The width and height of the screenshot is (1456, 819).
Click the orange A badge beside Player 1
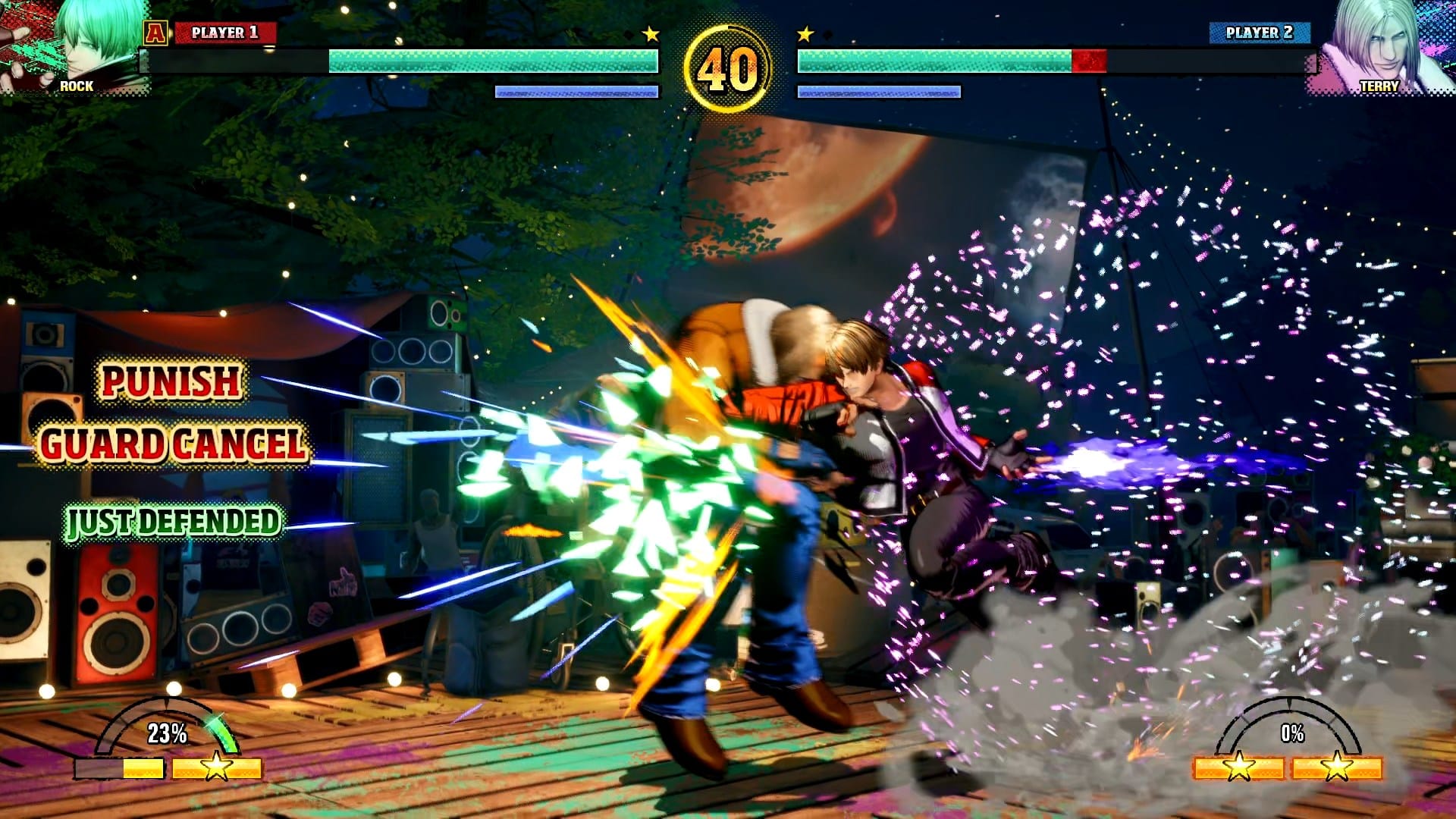click(x=155, y=33)
